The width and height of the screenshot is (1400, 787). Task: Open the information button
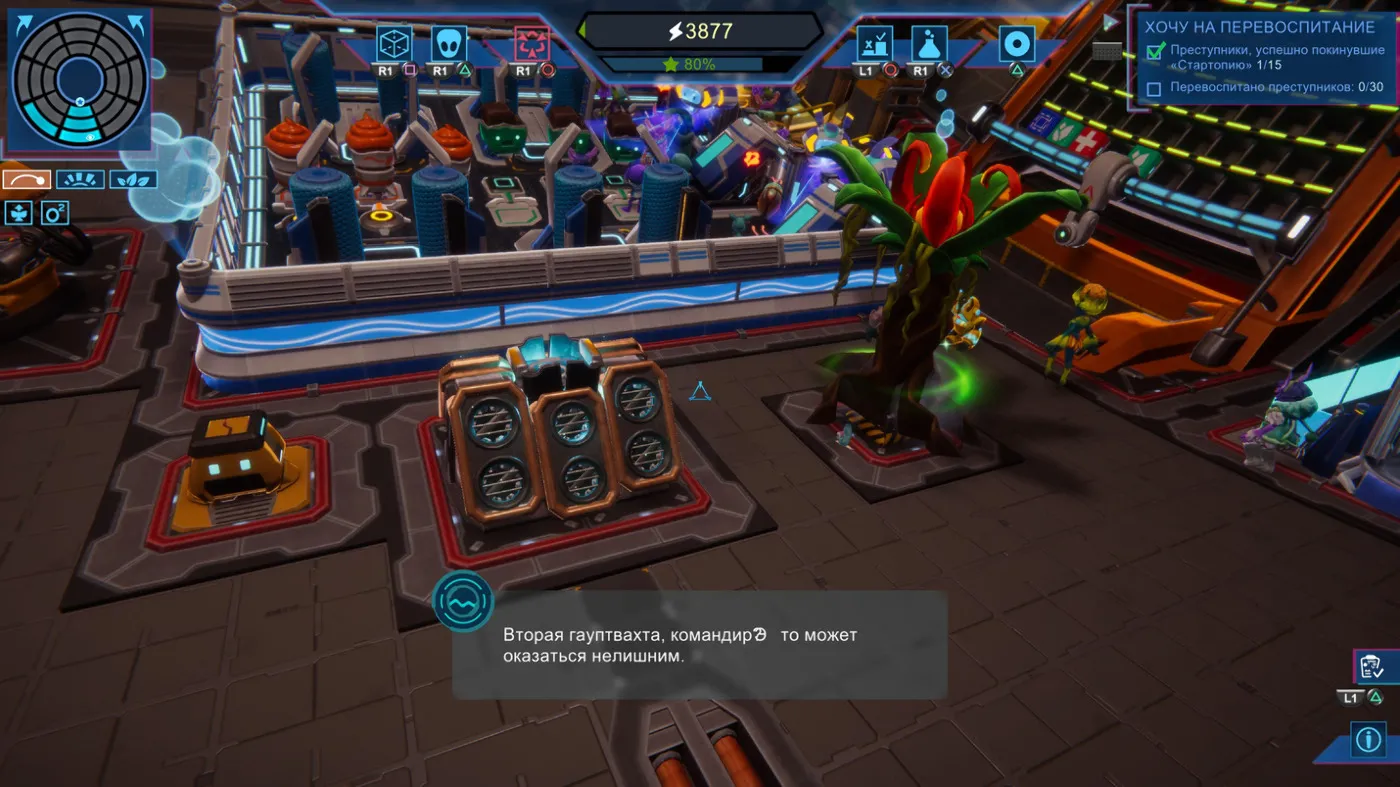click(x=1367, y=739)
